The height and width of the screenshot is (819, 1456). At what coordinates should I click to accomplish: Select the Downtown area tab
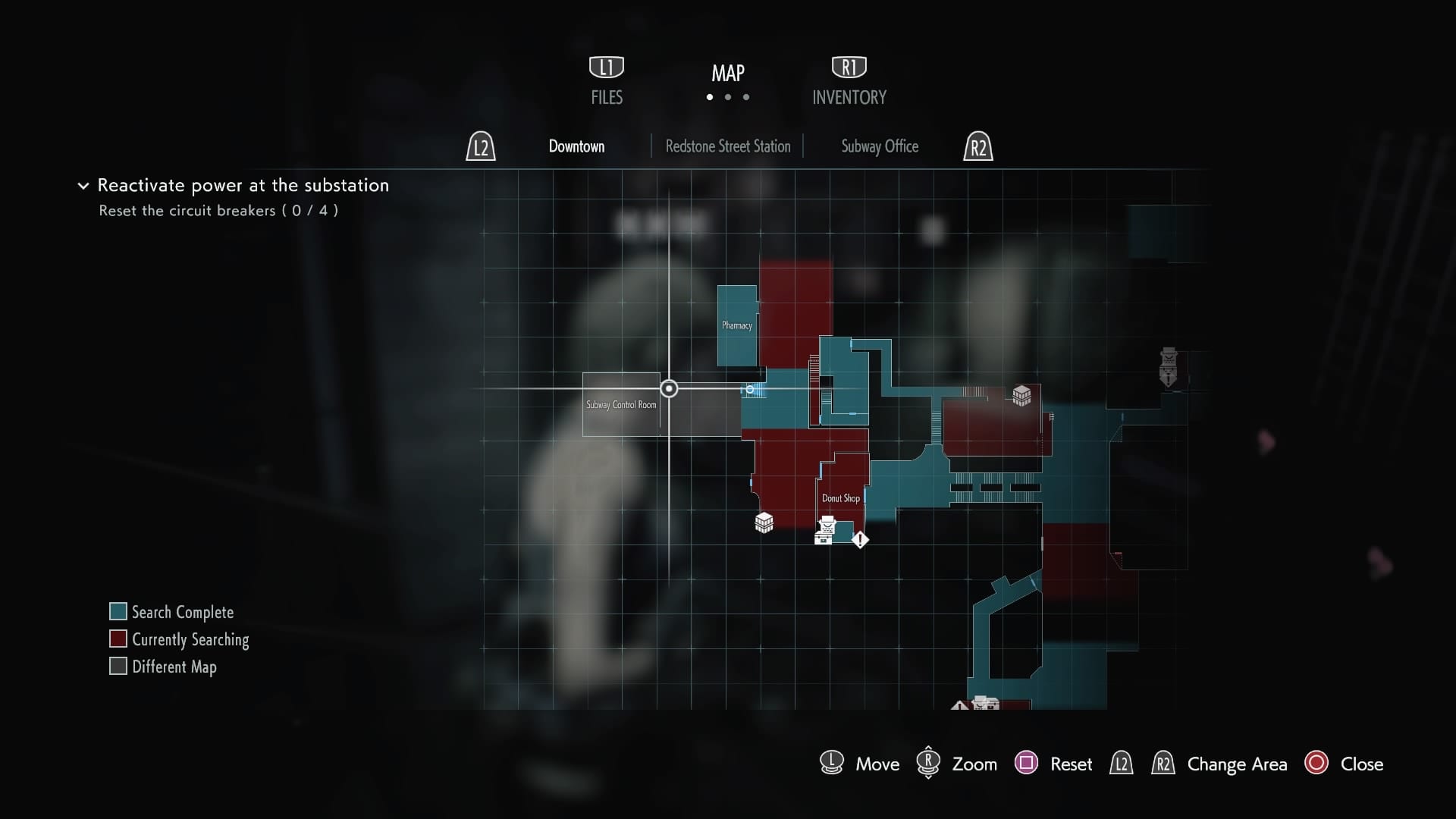576,146
